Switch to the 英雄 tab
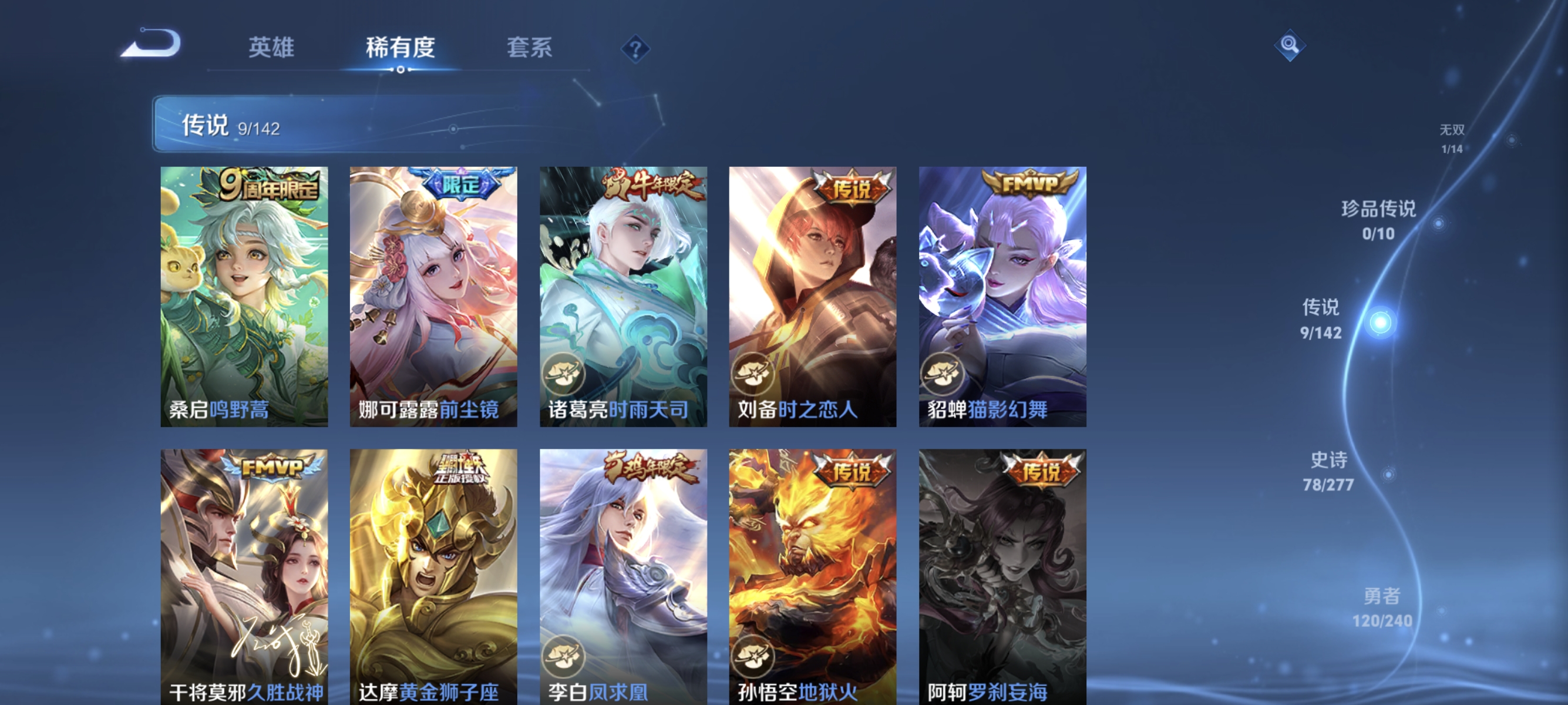 coord(272,49)
